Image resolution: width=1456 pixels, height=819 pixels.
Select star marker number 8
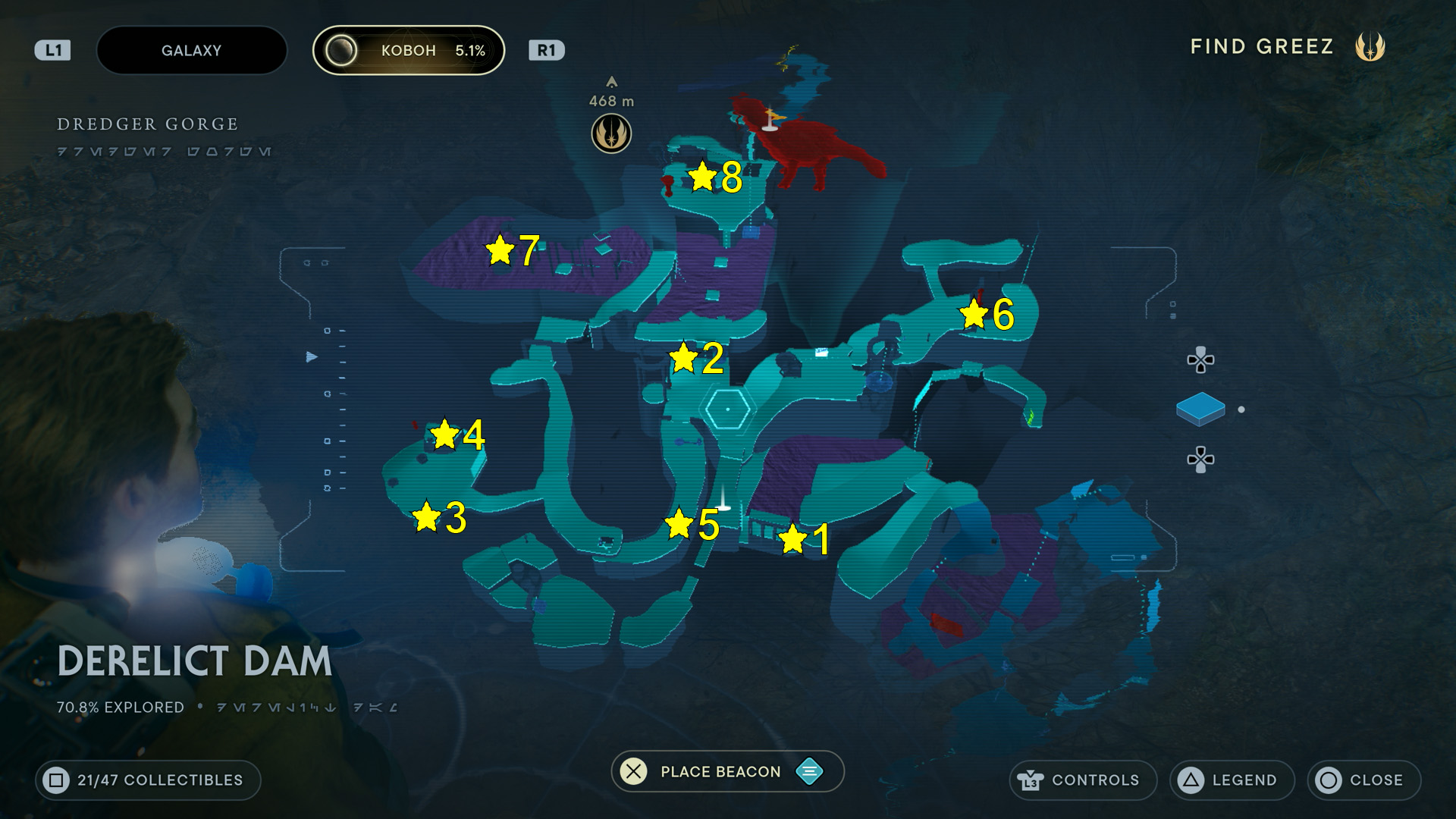click(x=703, y=177)
